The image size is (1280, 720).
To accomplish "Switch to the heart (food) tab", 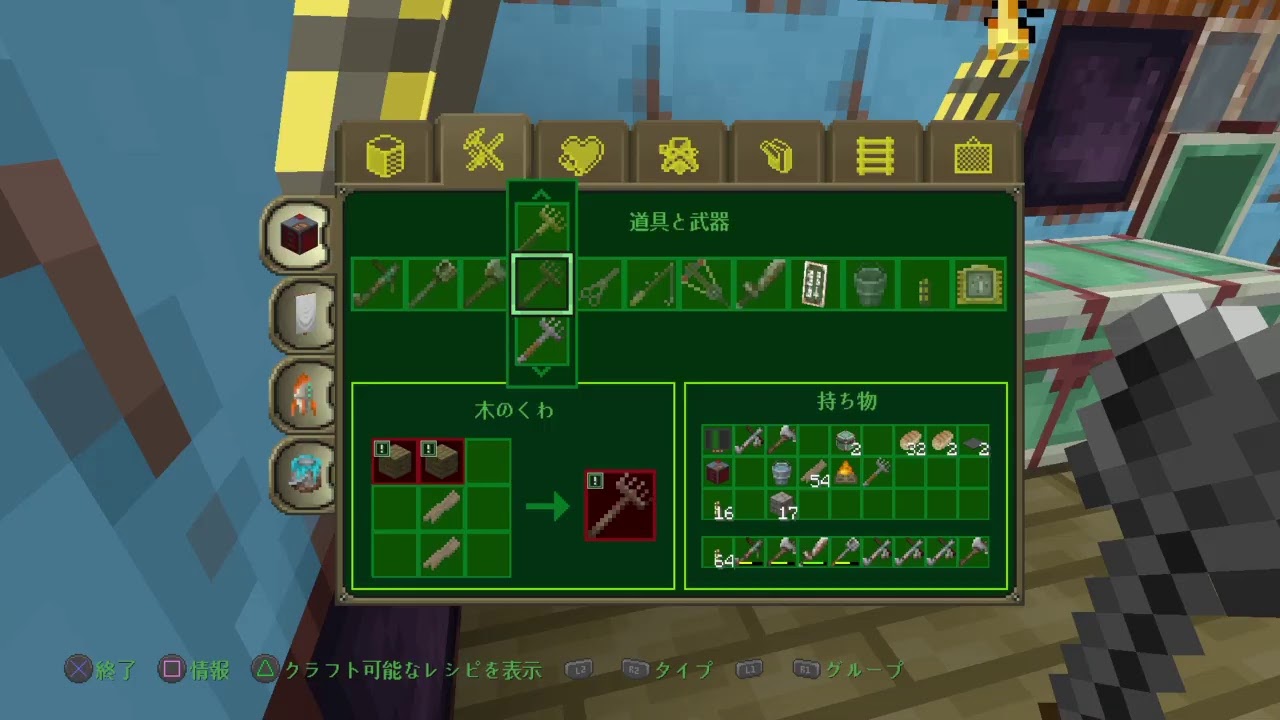I will tap(581, 152).
